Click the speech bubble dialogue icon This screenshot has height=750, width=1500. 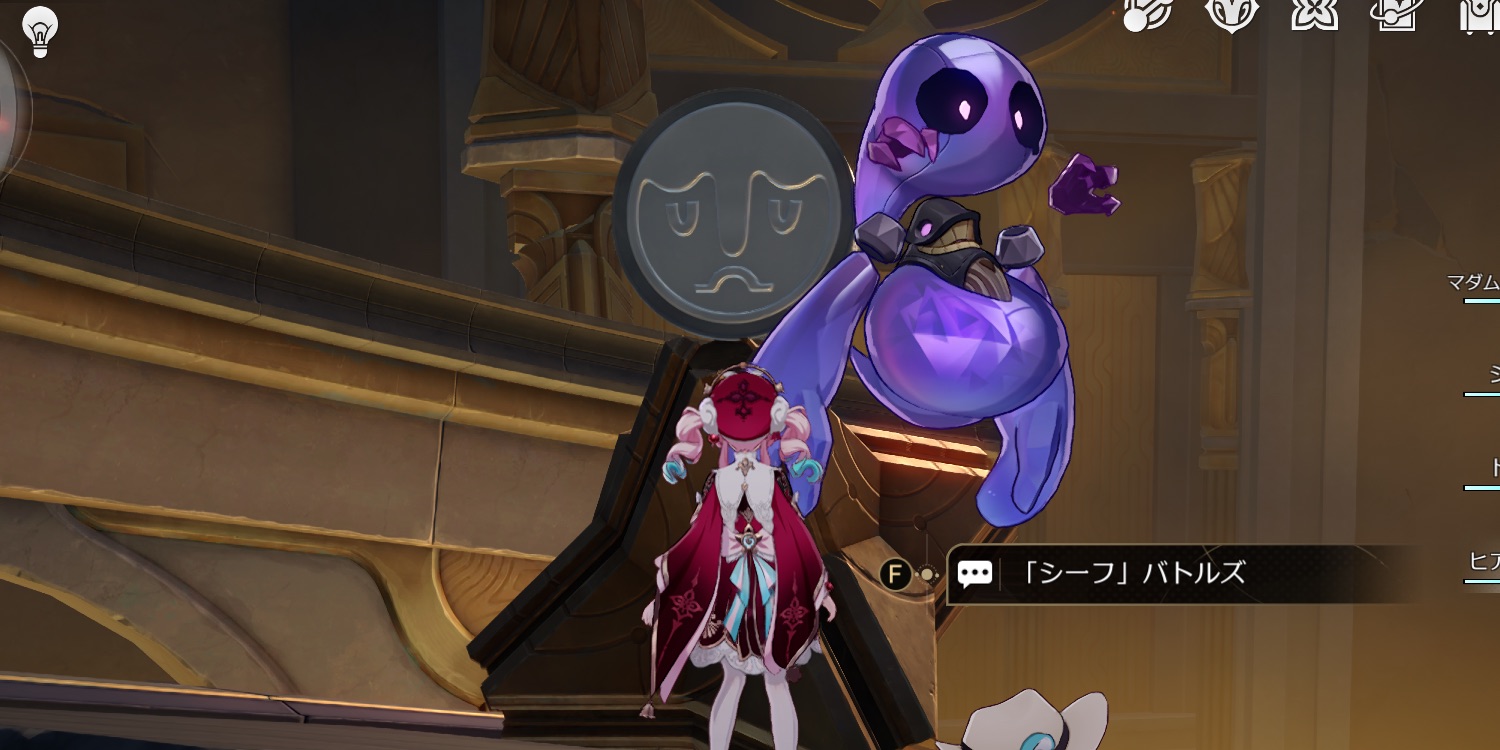click(x=975, y=573)
